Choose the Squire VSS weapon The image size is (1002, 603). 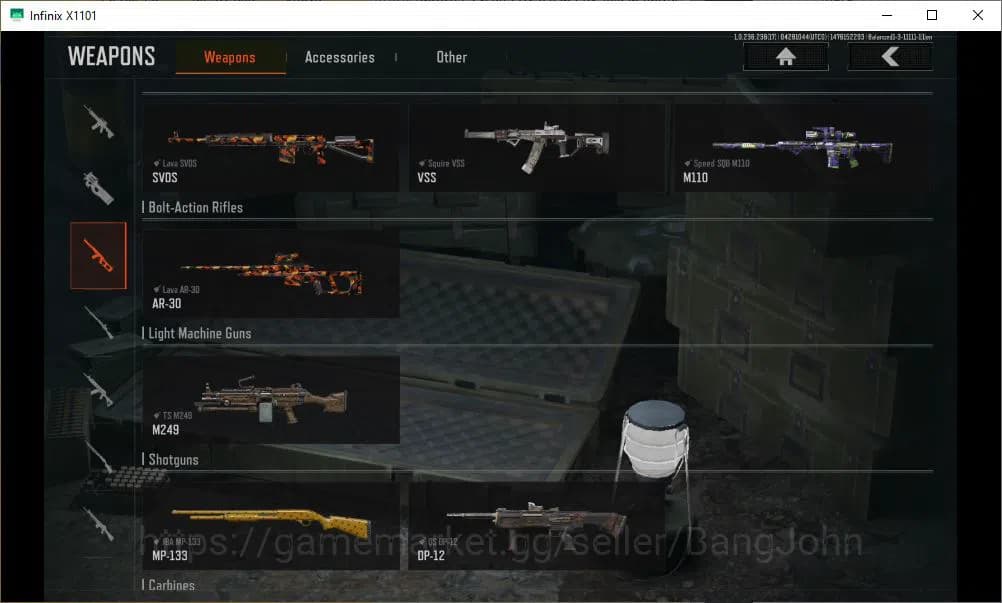coord(538,147)
